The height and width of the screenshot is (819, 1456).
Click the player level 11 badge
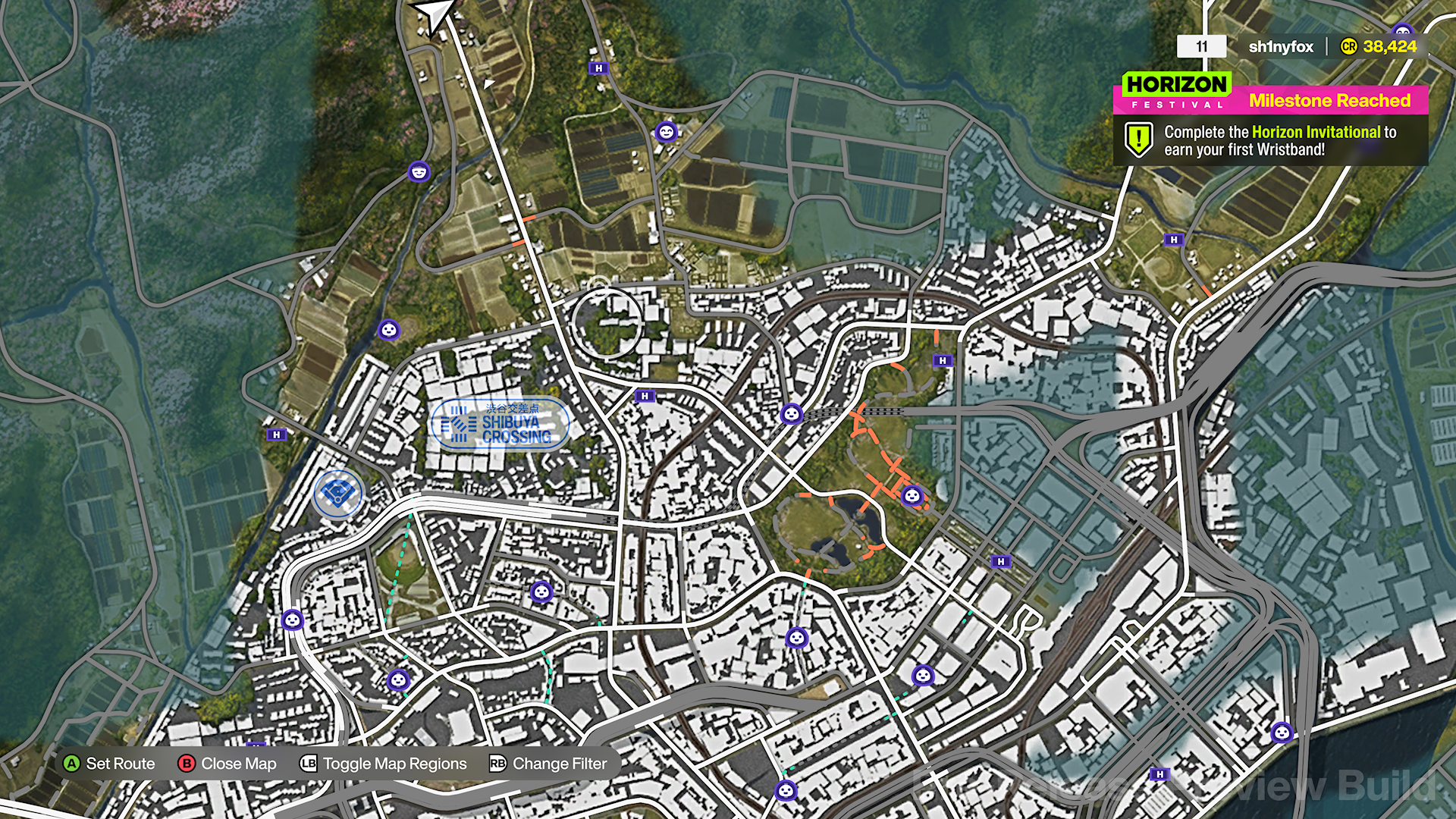[1200, 46]
